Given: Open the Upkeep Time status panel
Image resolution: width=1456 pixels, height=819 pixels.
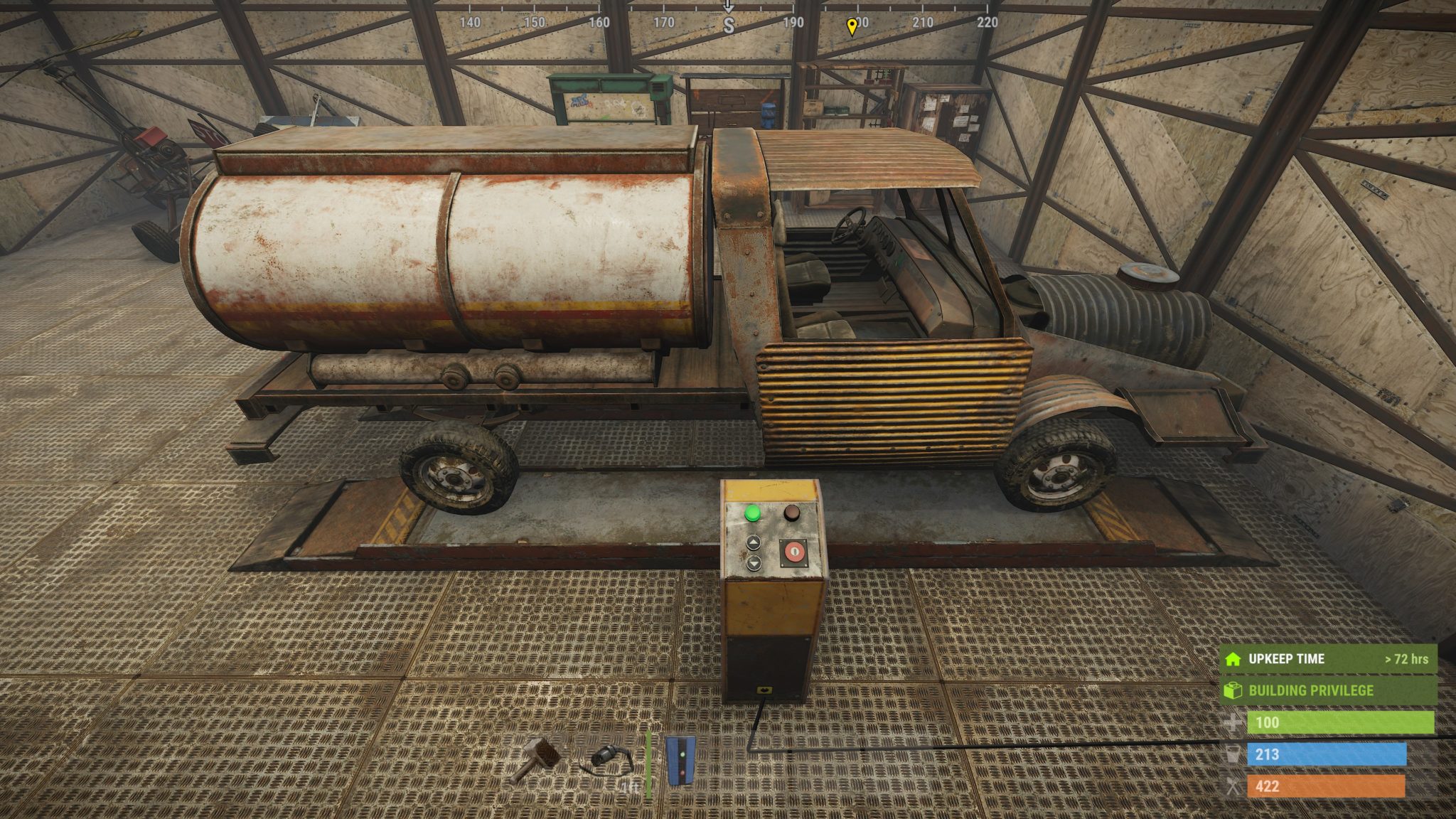Looking at the screenshot, I should pos(1328,659).
